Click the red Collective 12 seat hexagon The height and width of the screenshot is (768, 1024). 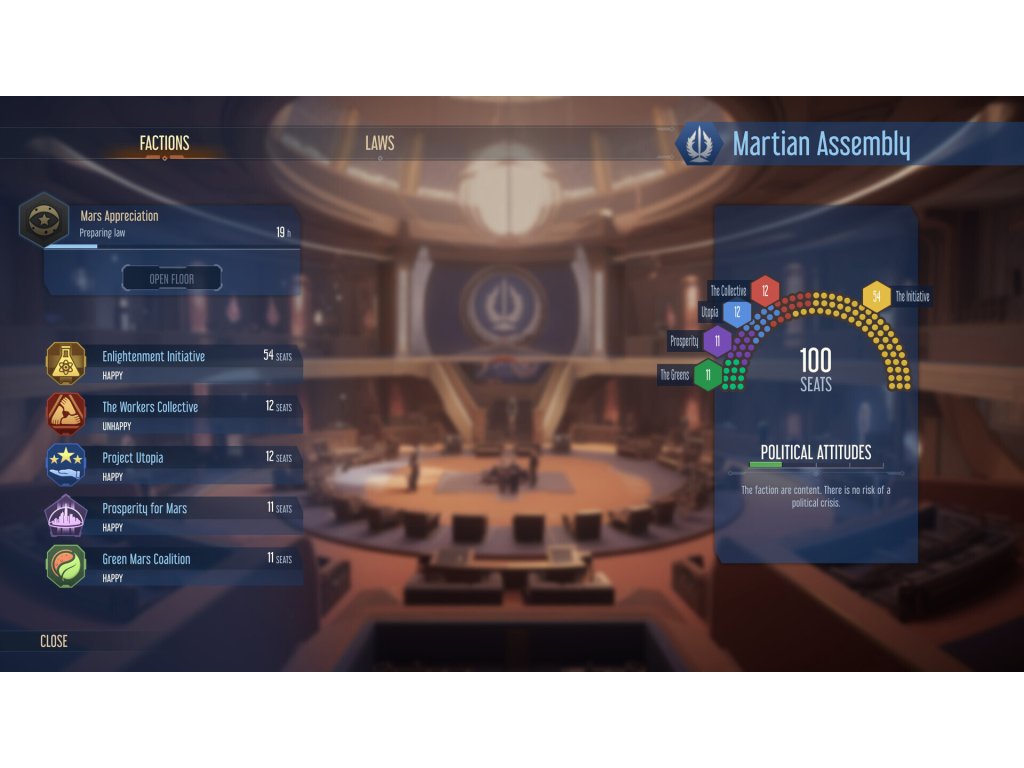coord(765,291)
